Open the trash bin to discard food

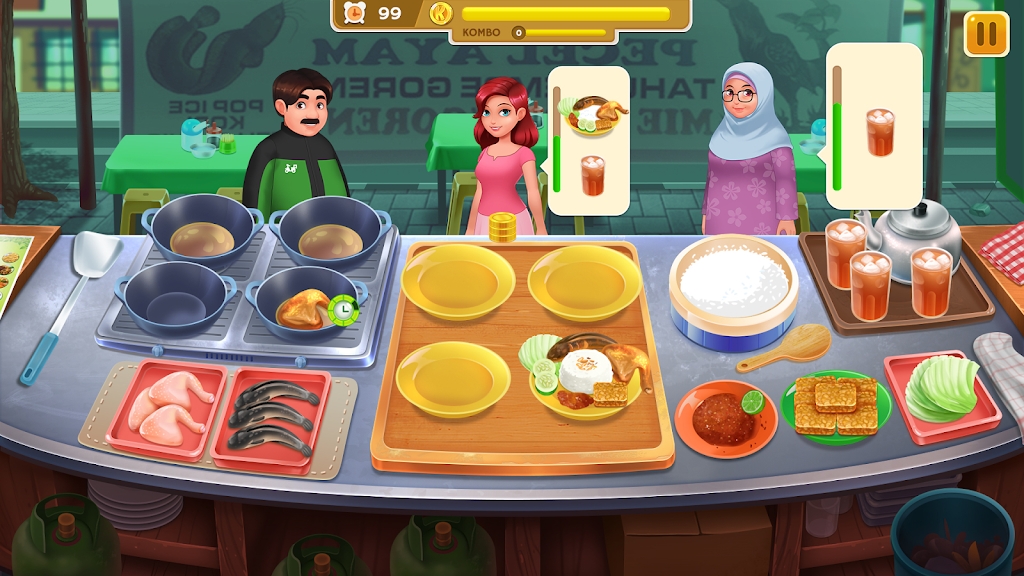[x=951, y=535]
